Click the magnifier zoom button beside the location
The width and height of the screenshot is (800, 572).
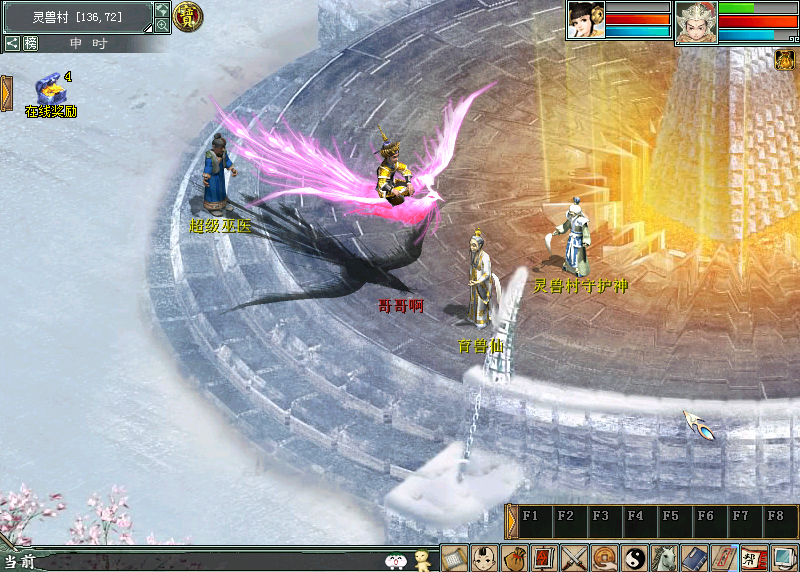(x=162, y=26)
